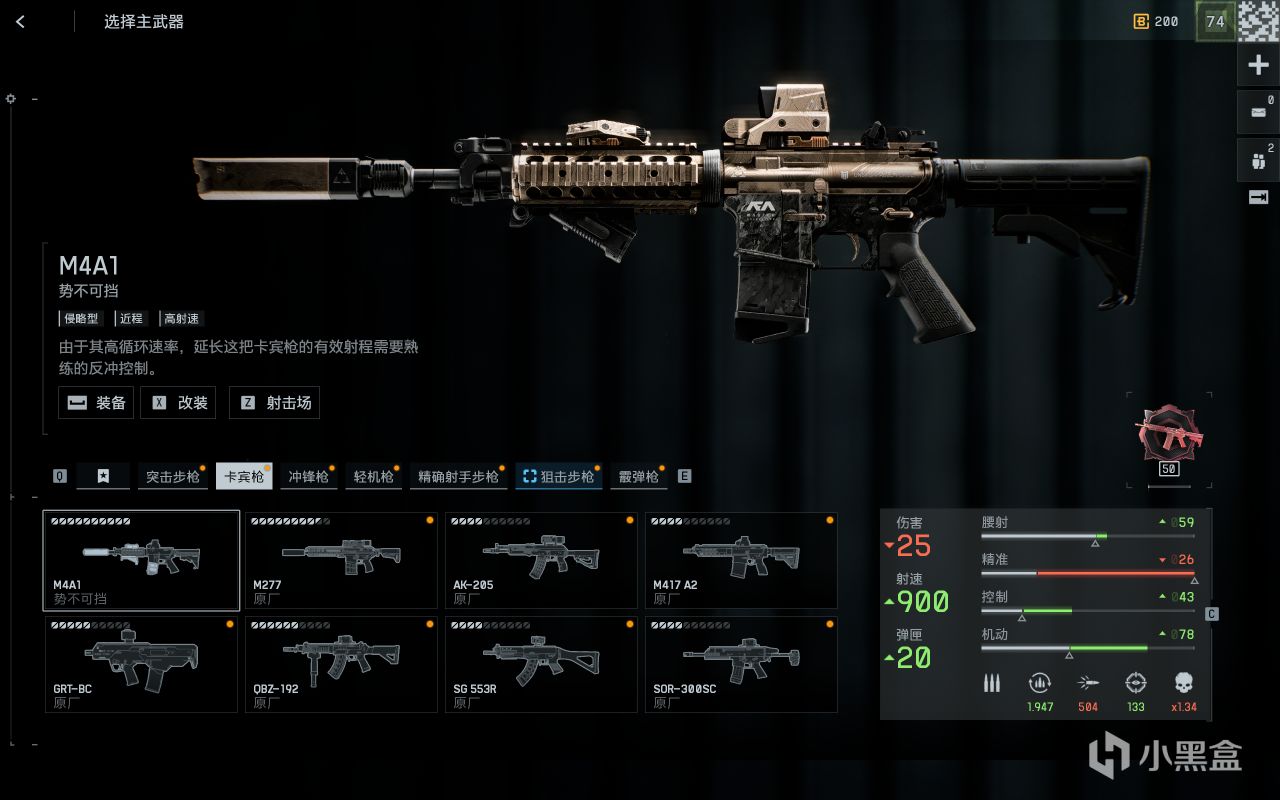
Task: Pick the QBZ-192 weapon tile
Action: tap(341, 664)
